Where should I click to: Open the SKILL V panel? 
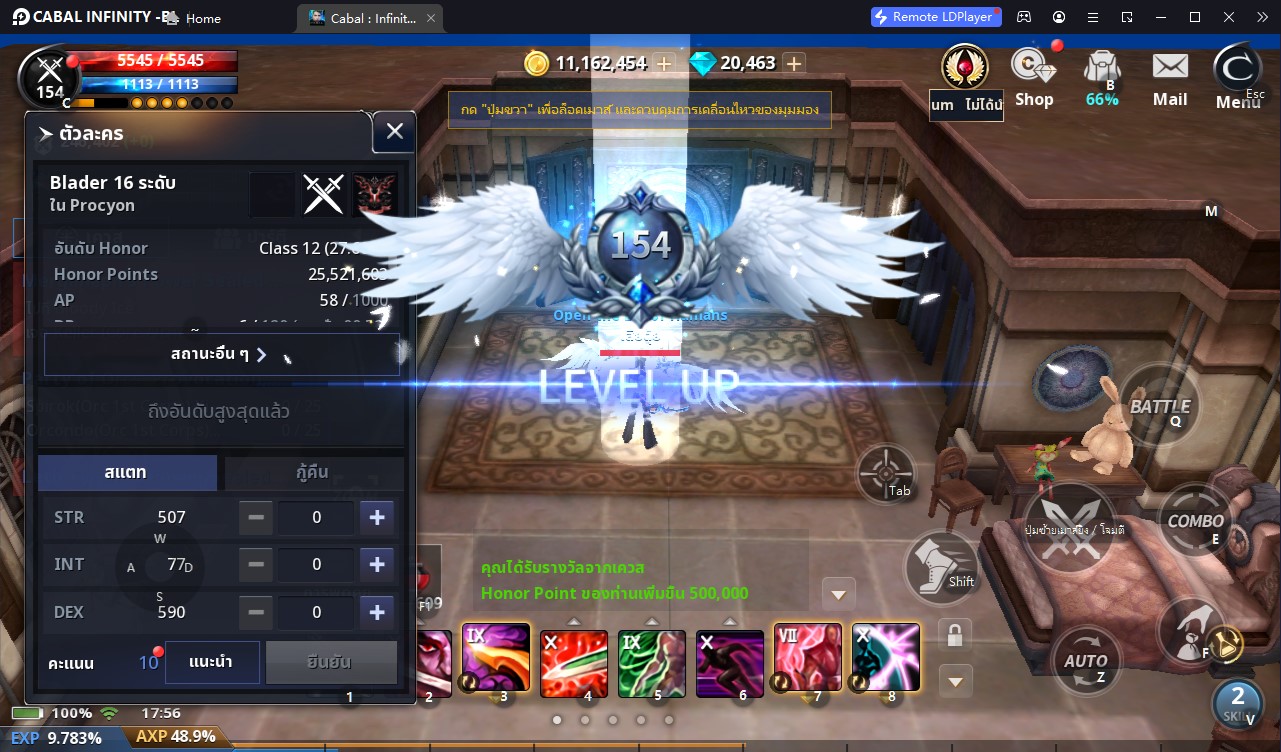click(1237, 706)
